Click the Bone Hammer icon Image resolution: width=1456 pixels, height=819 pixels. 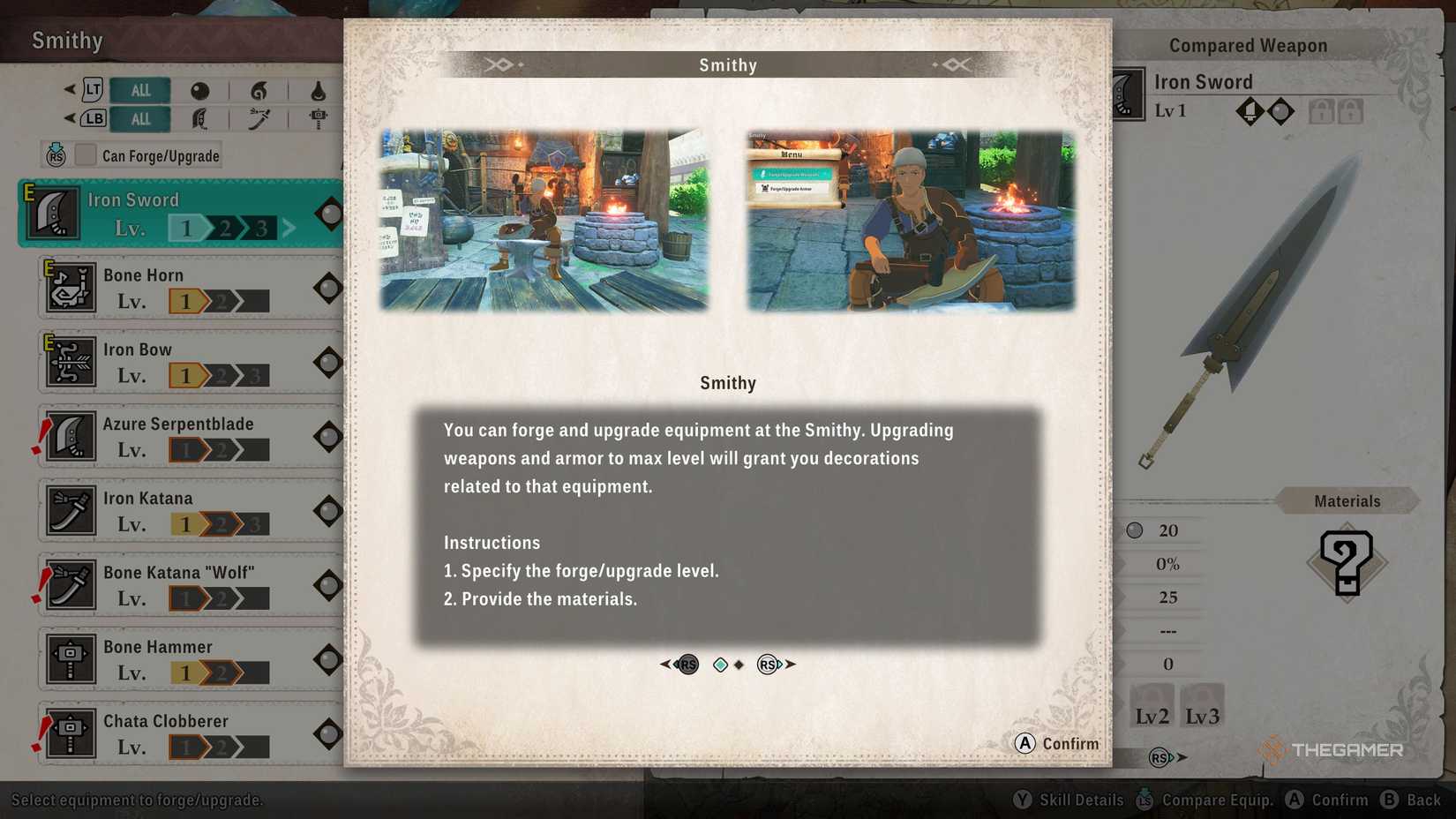click(70, 658)
